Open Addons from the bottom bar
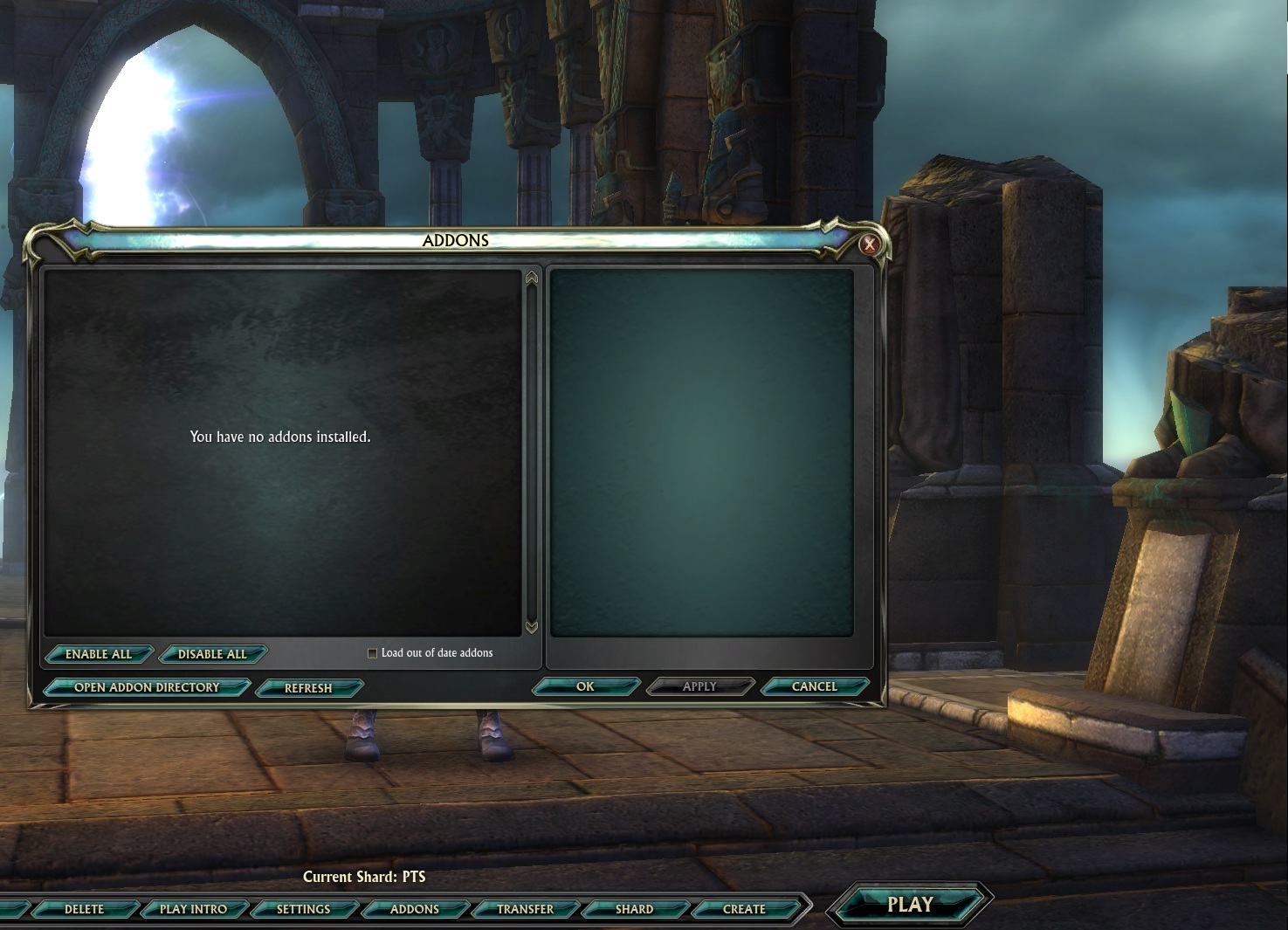Screen dimensions: 1288x930 pyautogui.click(x=414, y=909)
